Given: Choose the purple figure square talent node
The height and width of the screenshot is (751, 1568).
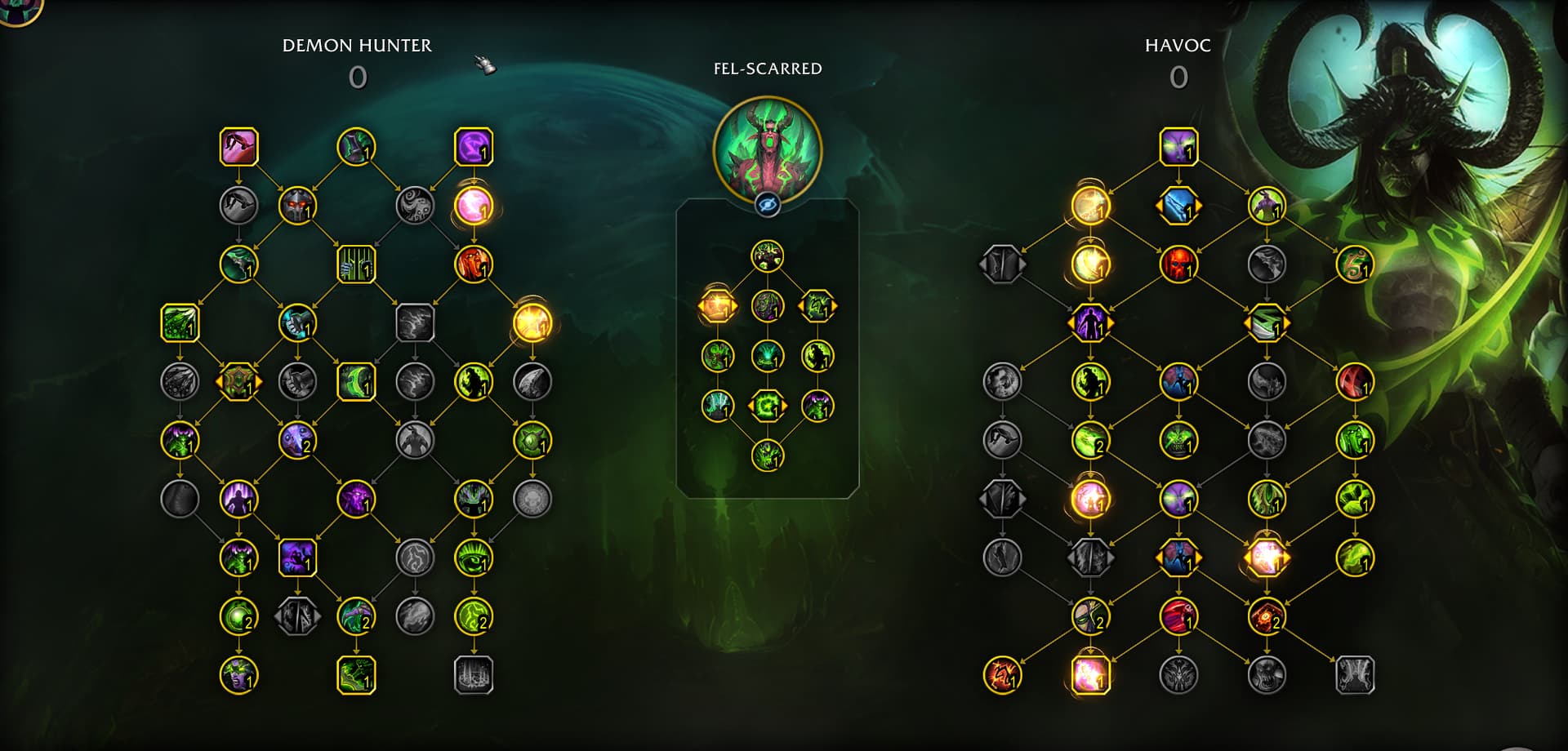Looking at the screenshot, I should [x=297, y=558].
